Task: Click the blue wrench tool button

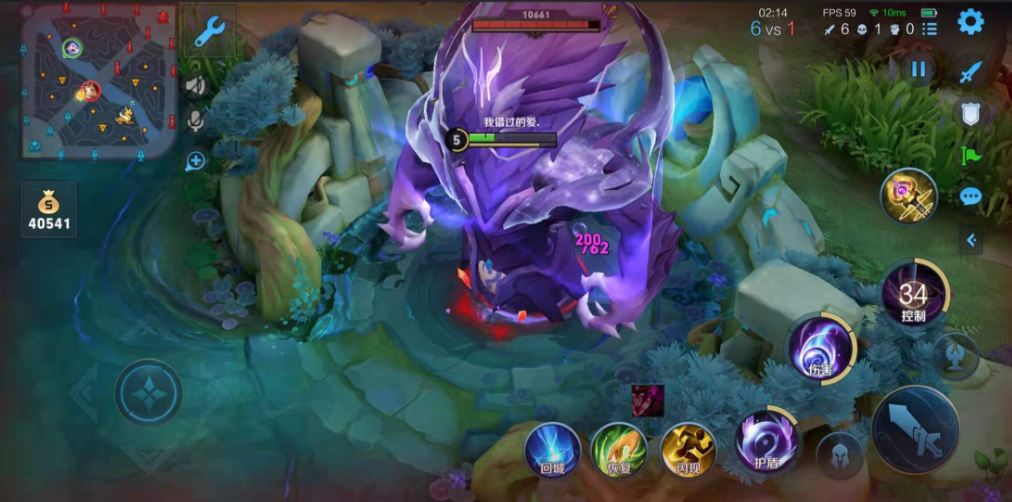Action: [209, 33]
